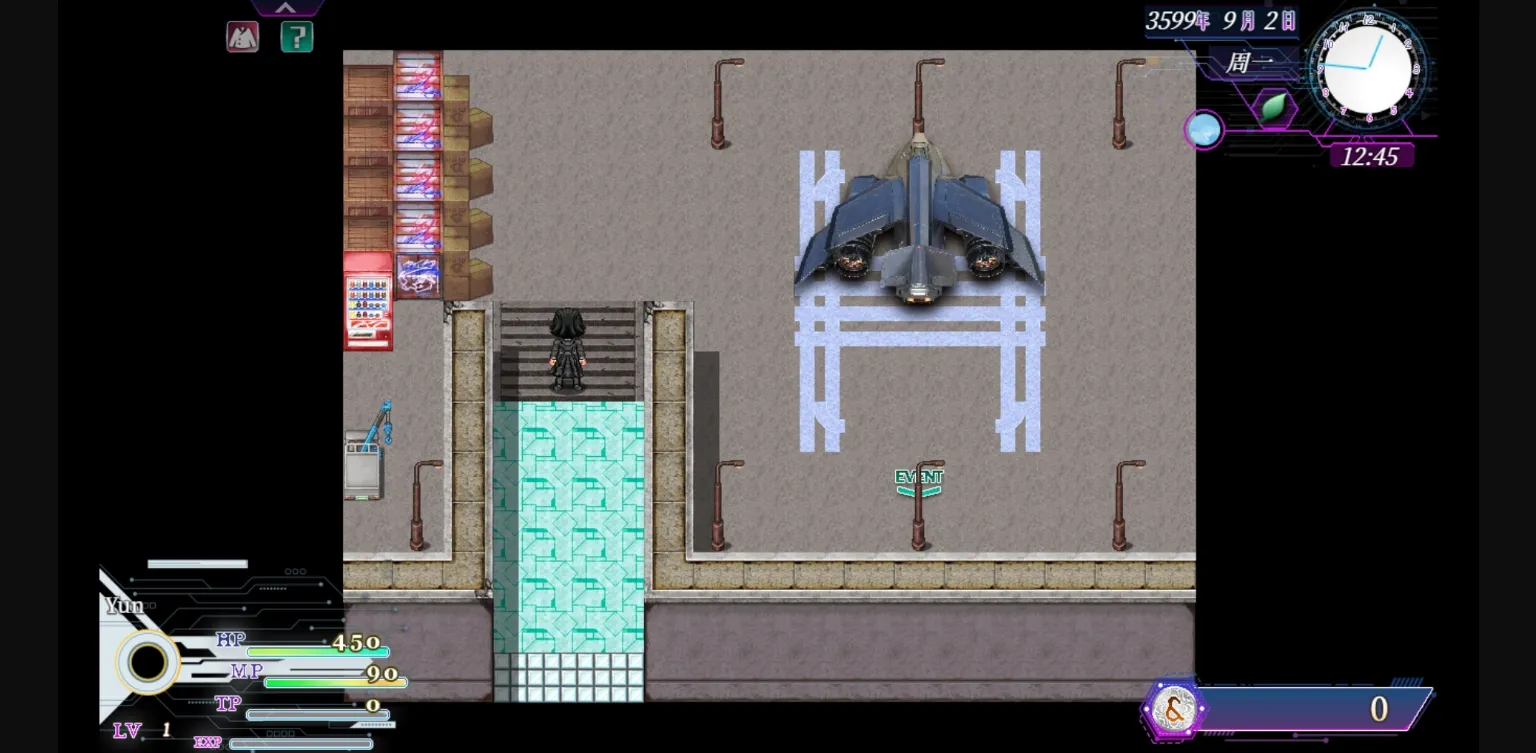Click the analog clock in the HUD
The width and height of the screenshot is (1536, 753).
click(1366, 70)
